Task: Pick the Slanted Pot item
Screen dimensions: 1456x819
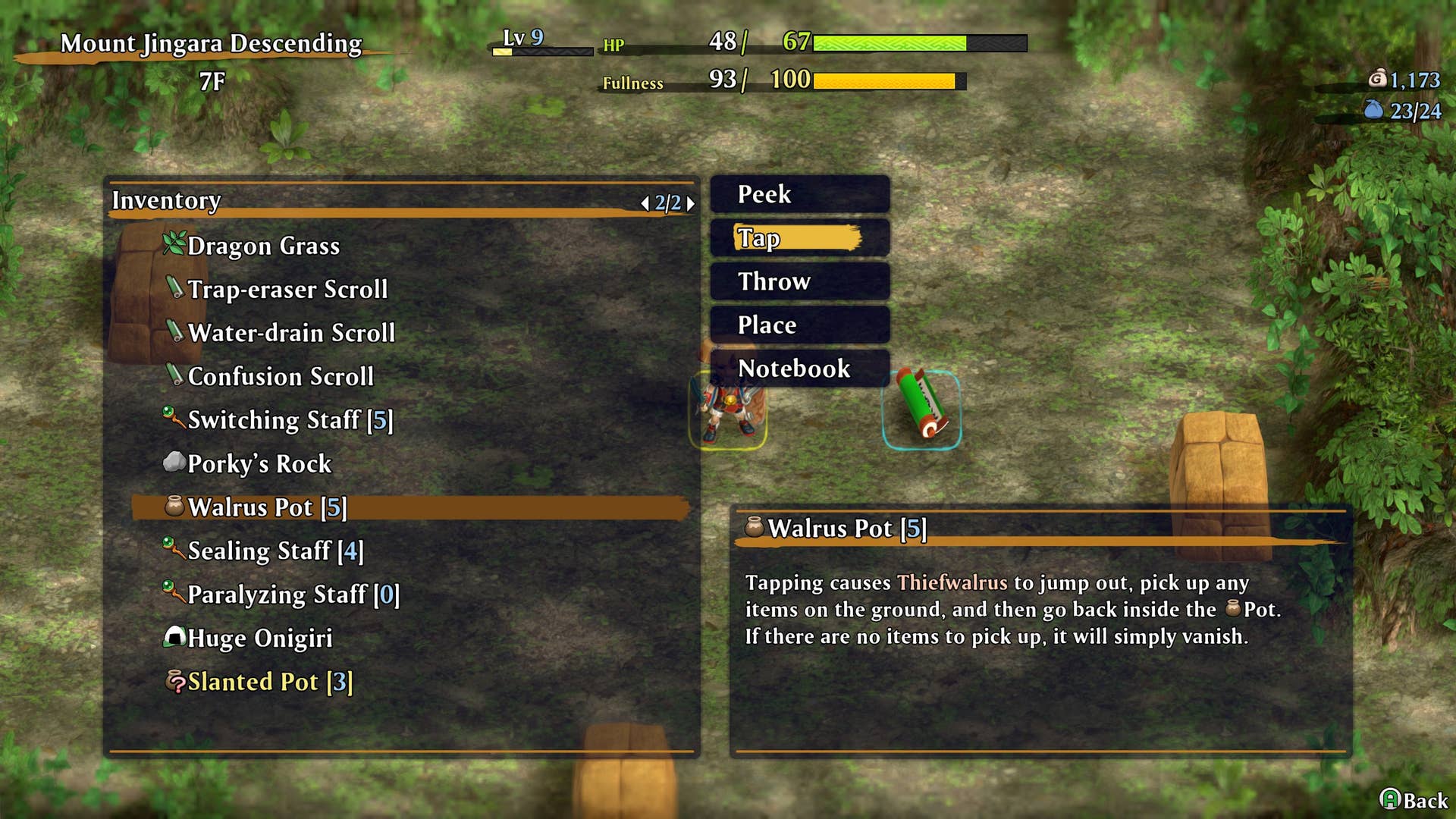Action: point(269,682)
